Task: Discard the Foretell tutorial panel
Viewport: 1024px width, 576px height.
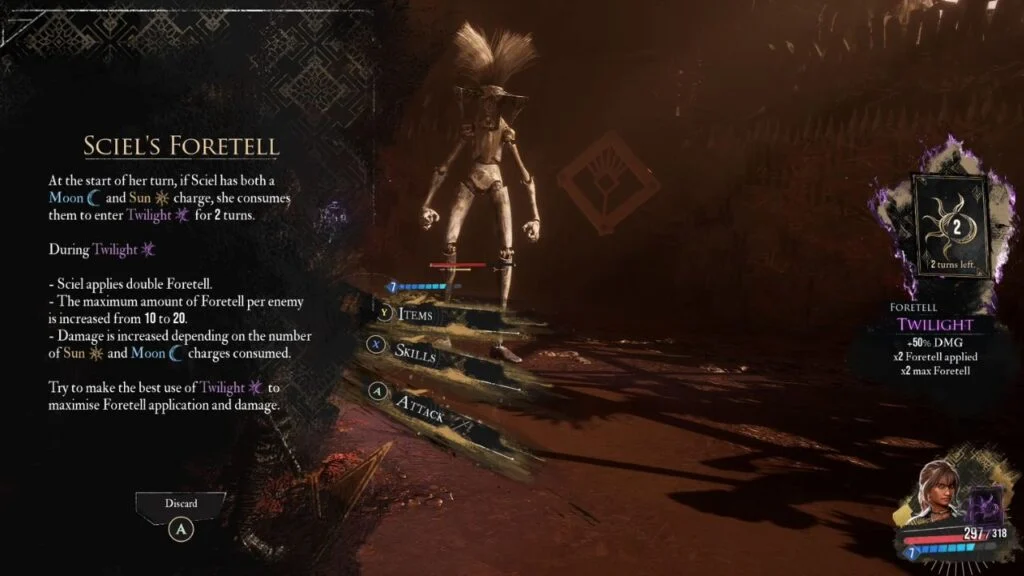Action: click(x=181, y=519)
